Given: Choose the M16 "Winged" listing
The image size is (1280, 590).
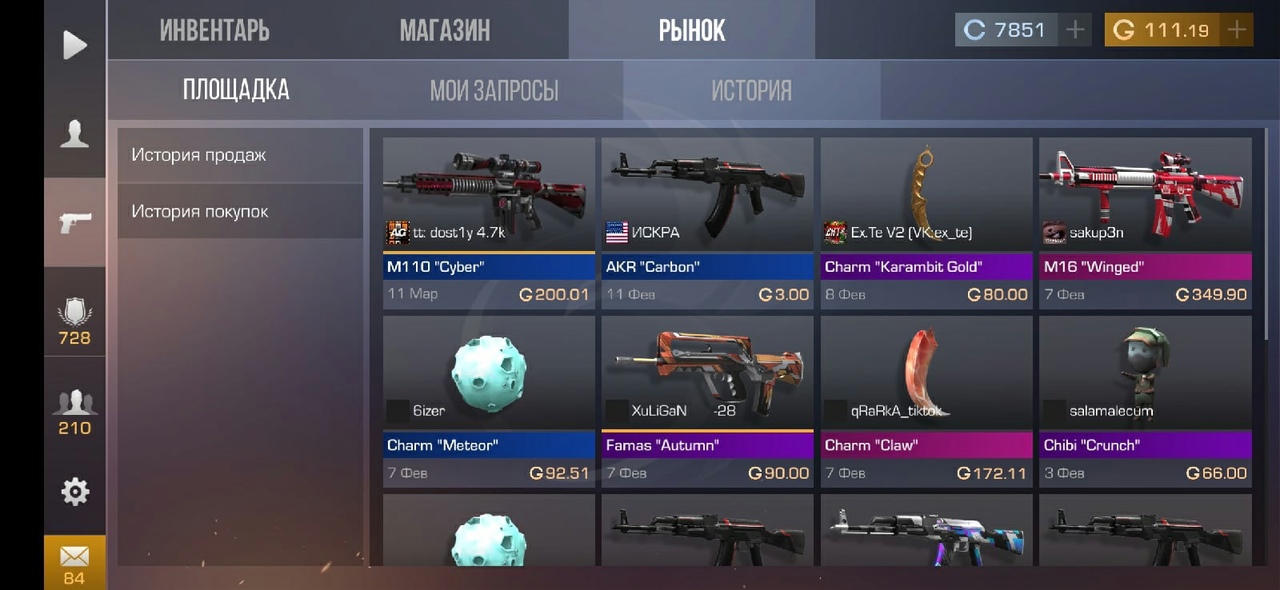Looking at the screenshot, I should point(1145,222).
